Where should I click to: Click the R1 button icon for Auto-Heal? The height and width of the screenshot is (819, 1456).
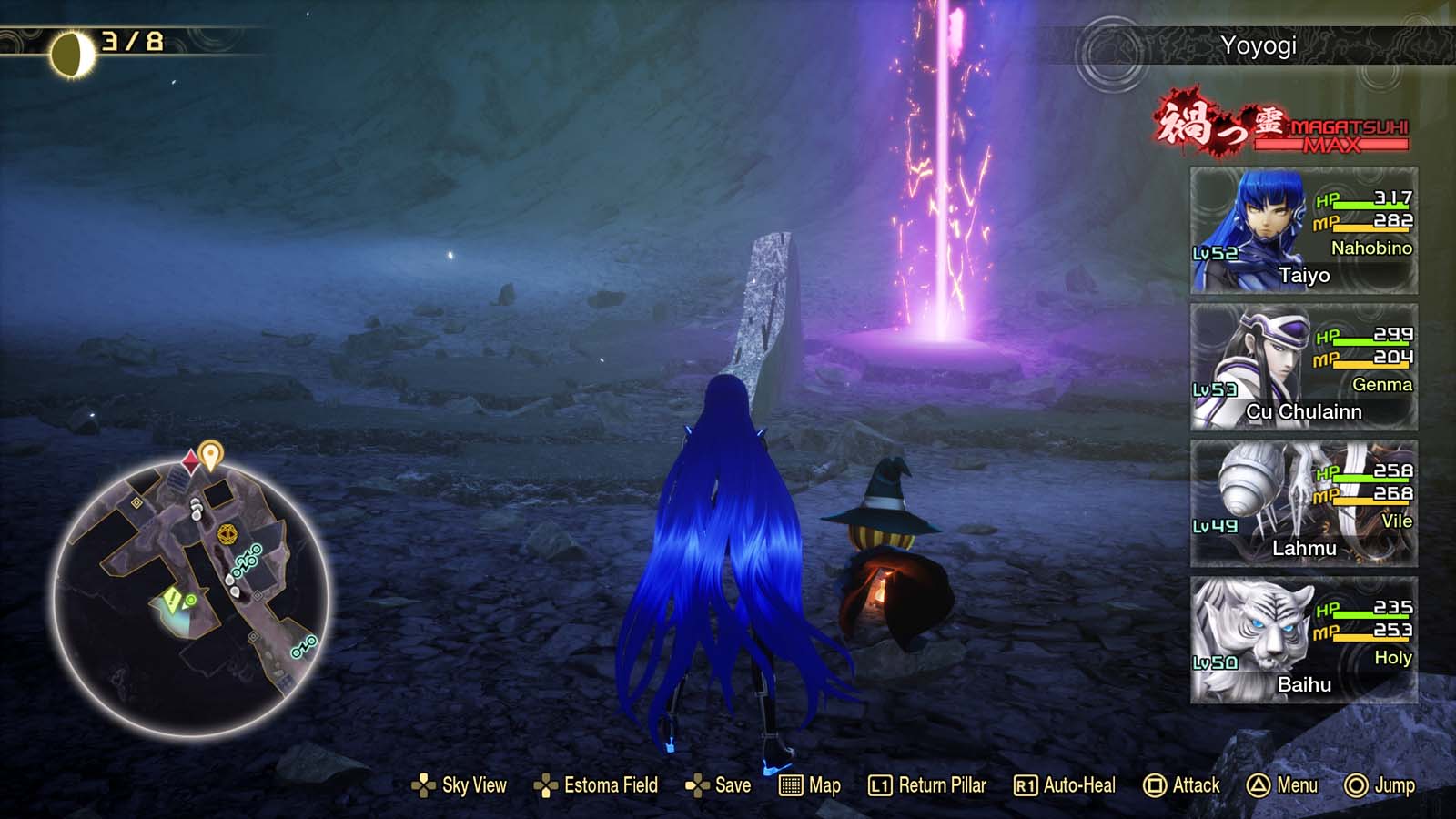(1025, 784)
